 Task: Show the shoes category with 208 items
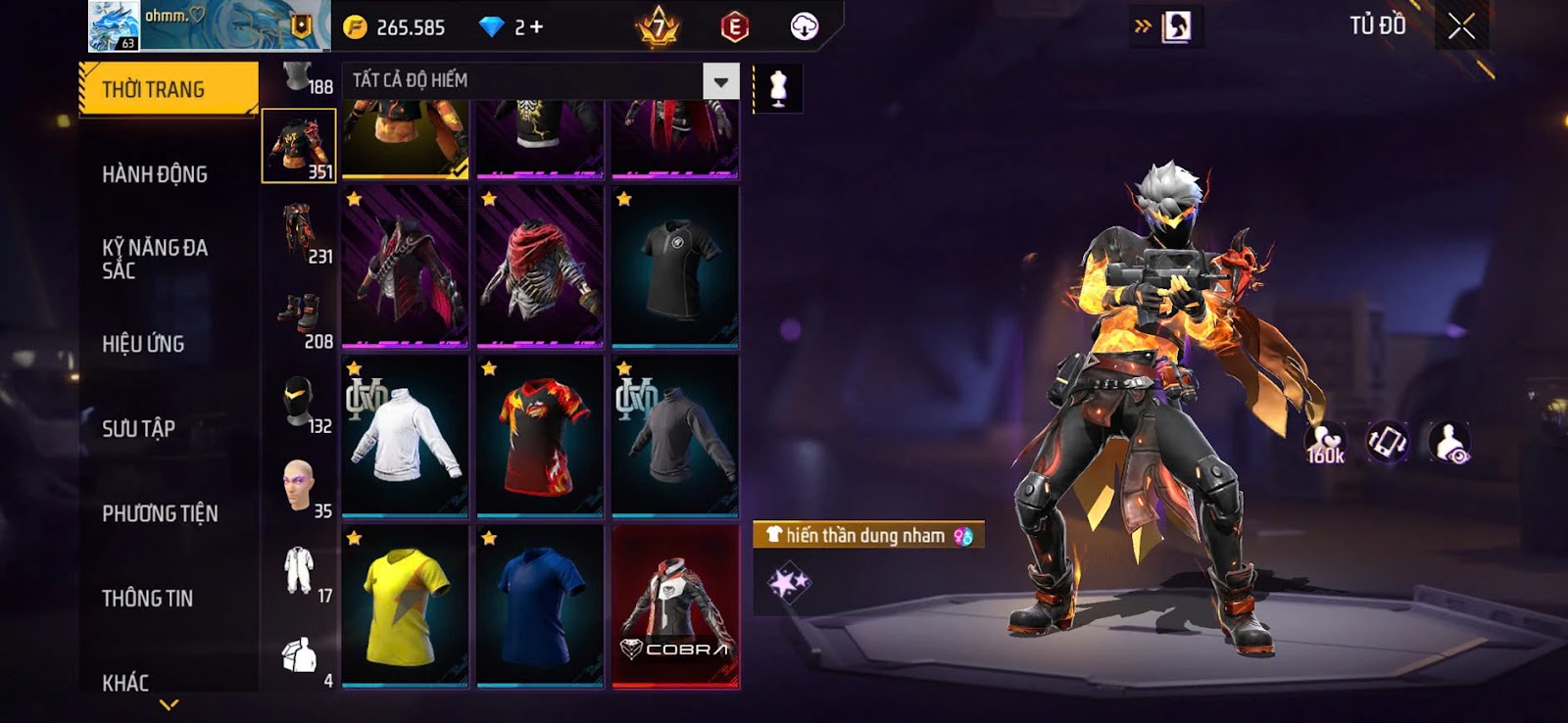(299, 317)
